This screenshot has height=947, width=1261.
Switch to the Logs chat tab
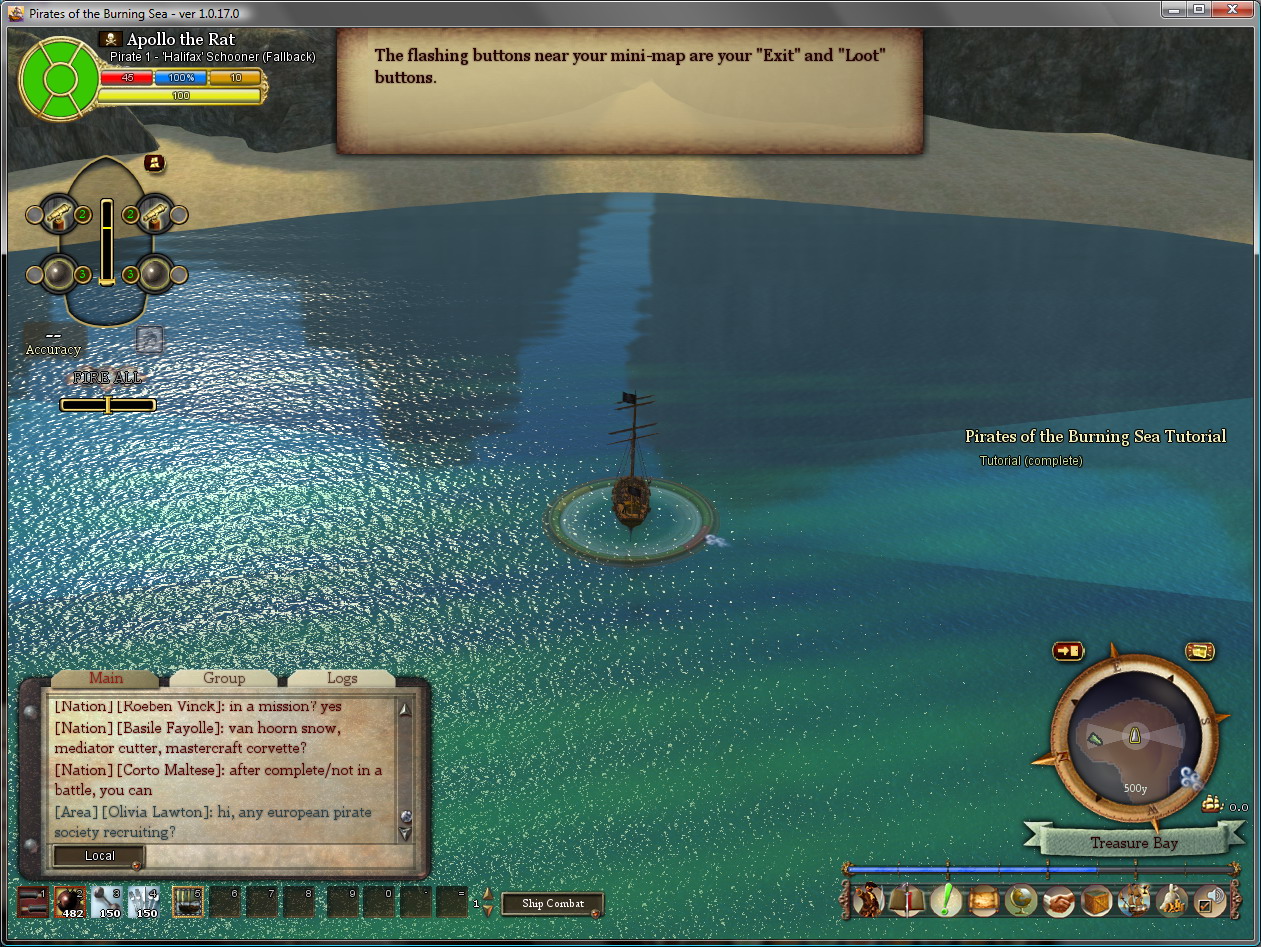(342, 678)
